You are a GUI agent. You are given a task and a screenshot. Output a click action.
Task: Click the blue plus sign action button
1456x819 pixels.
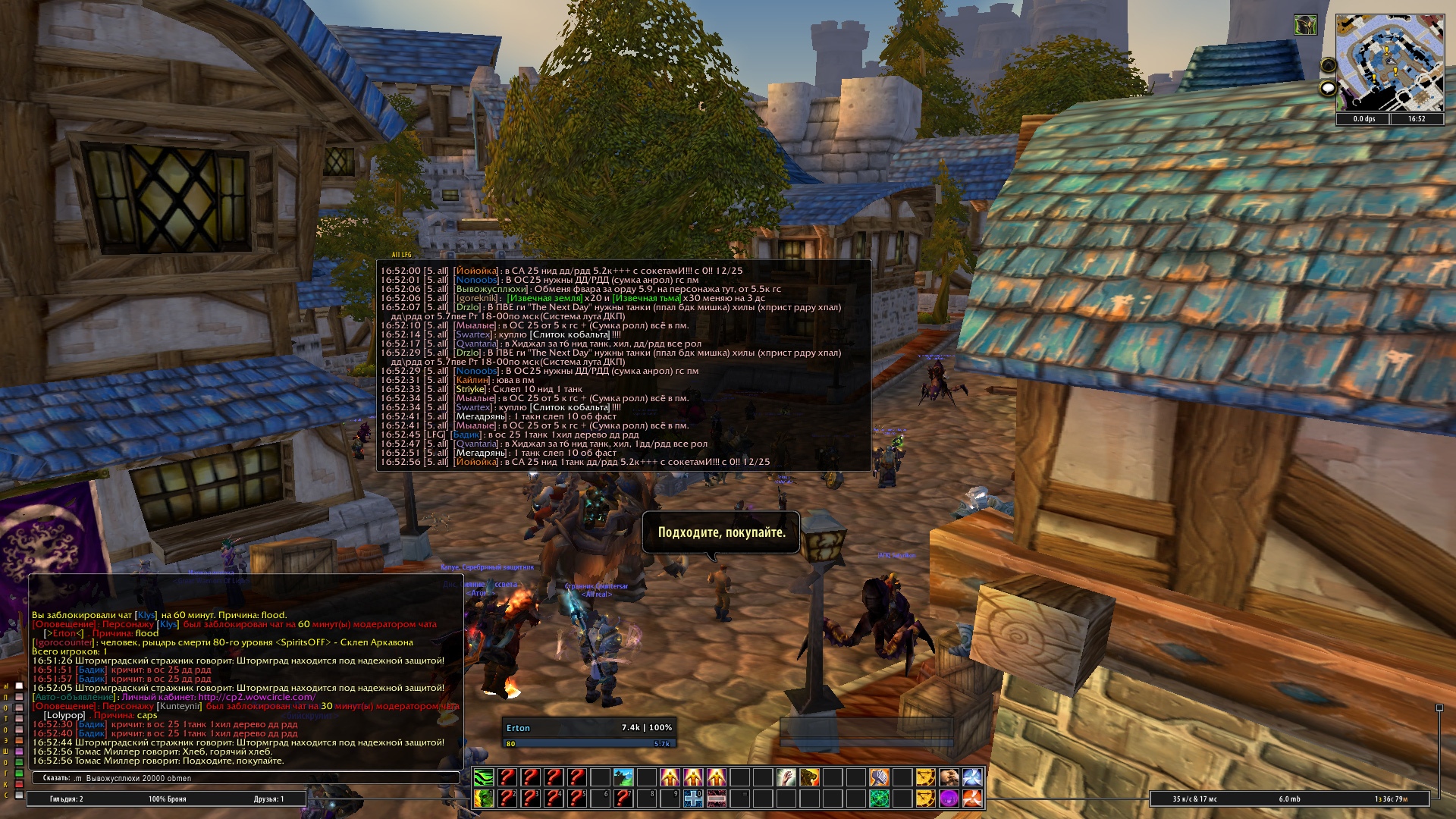[693, 798]
